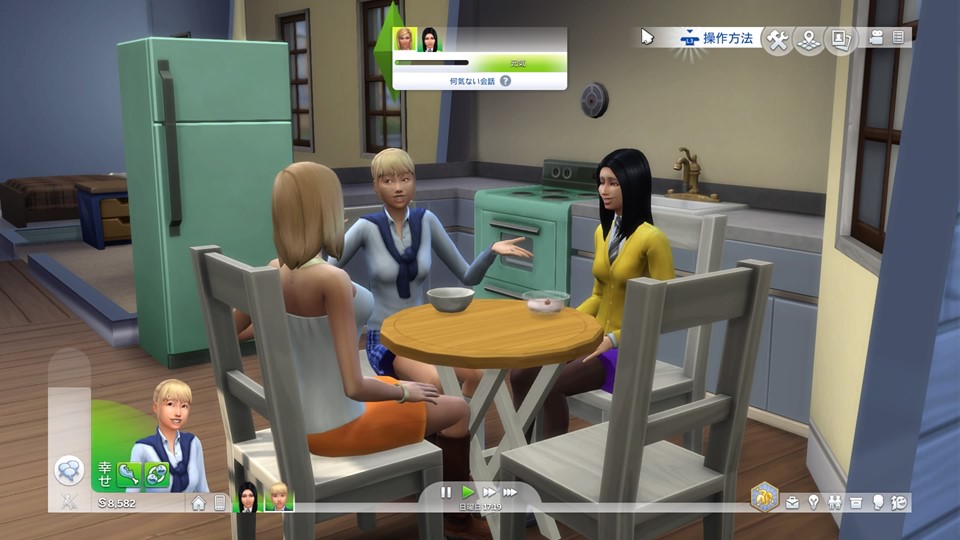
Task: Switch to ultra fast-forward speed
Action: pos(510,492)
